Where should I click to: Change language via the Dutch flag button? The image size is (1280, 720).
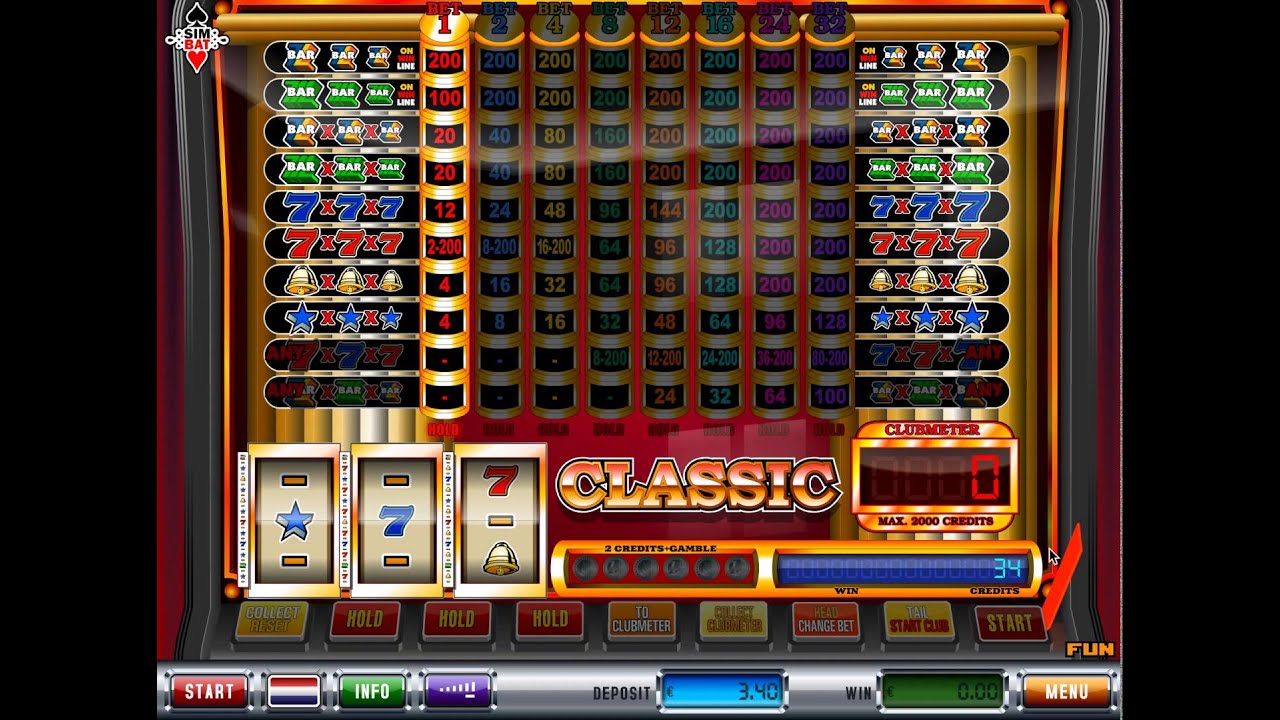click(294, 691)
